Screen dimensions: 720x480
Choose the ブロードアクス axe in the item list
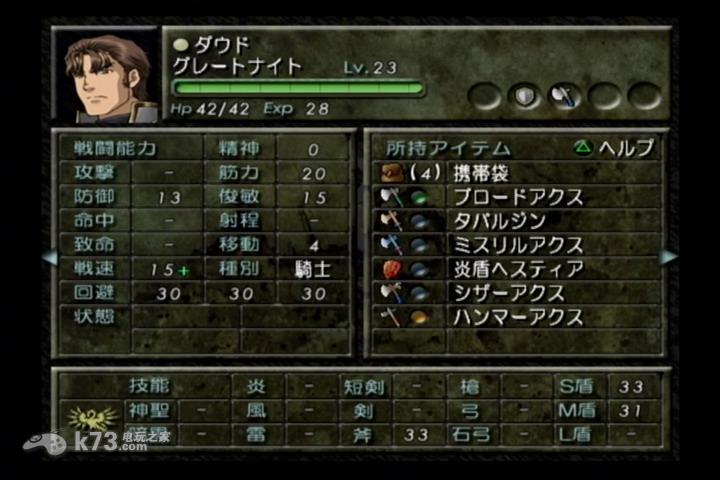(517, 197)
